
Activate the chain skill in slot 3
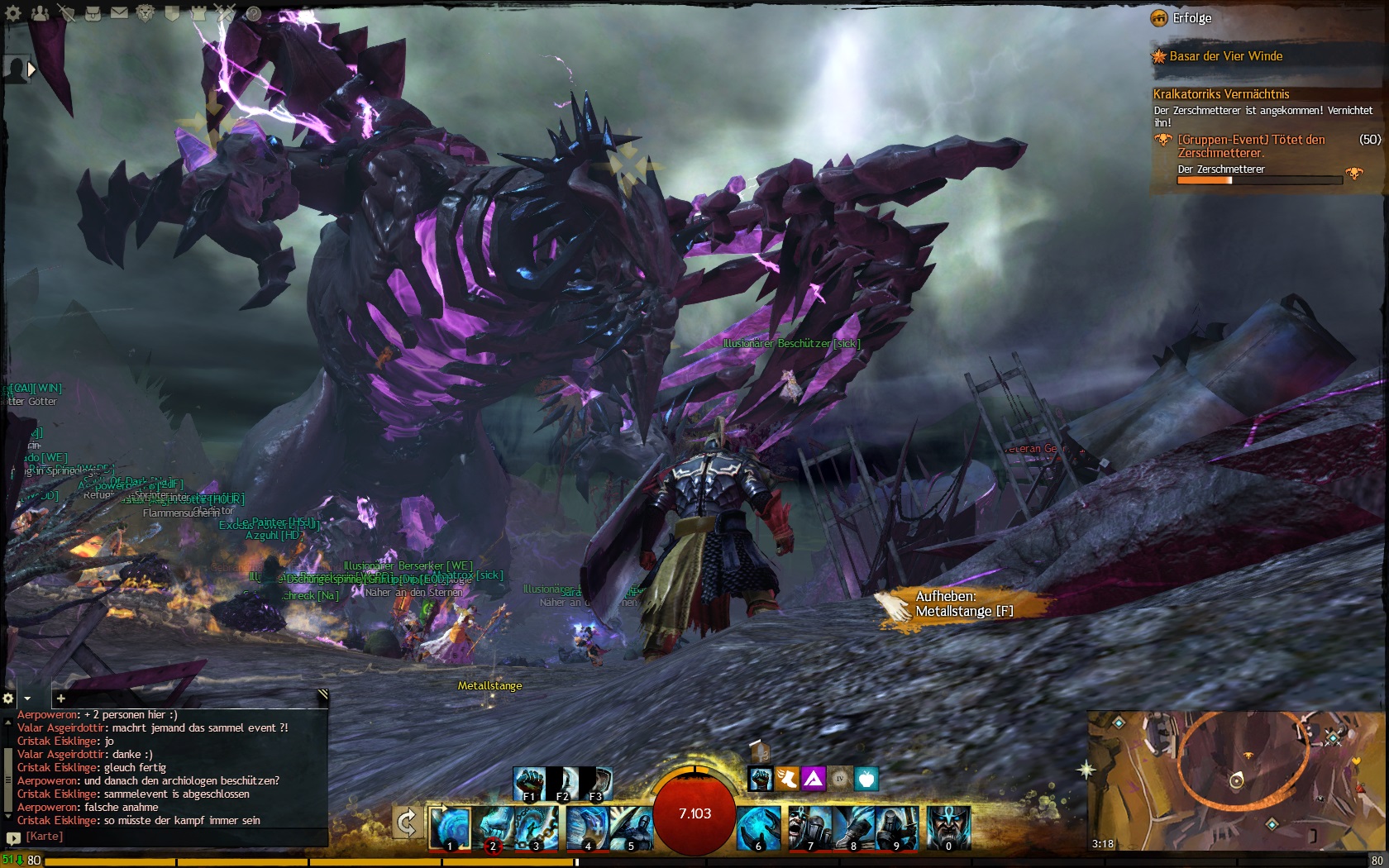pyautogui.click(x=534, y=827)
